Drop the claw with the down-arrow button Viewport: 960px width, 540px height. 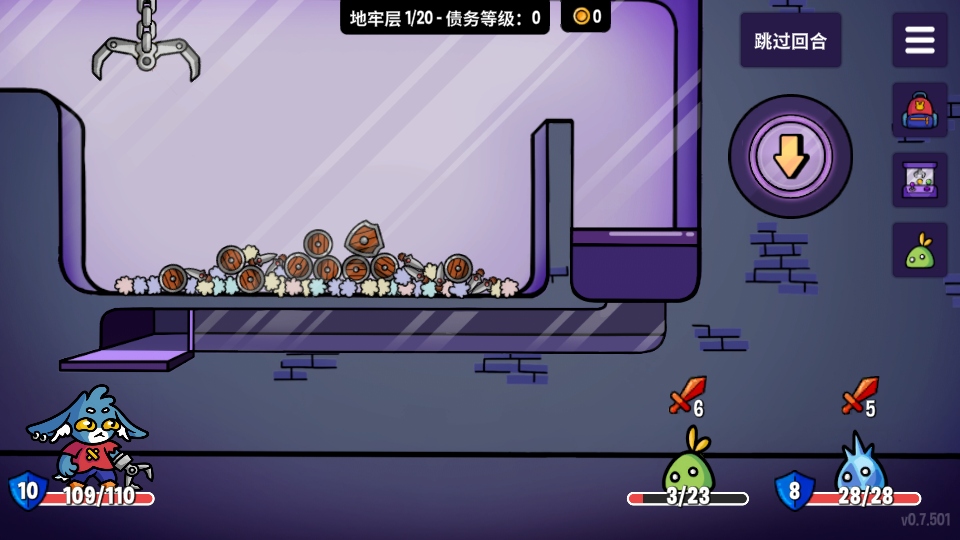790,155
